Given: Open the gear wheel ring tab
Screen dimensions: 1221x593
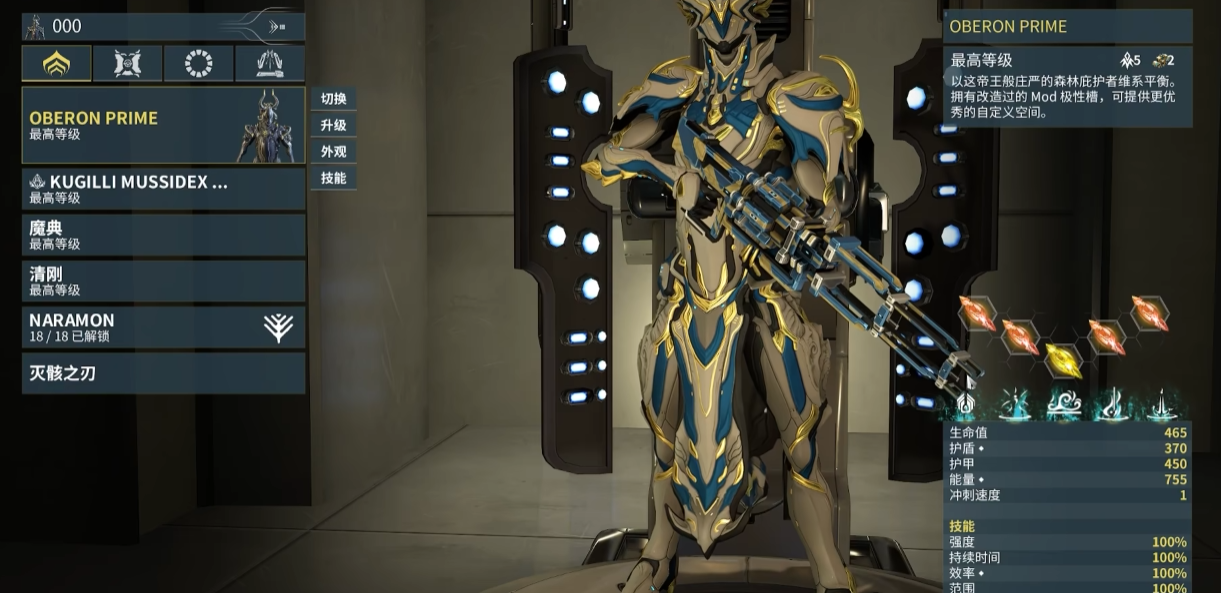Looking at the screenshot, I should click(199, 64).
